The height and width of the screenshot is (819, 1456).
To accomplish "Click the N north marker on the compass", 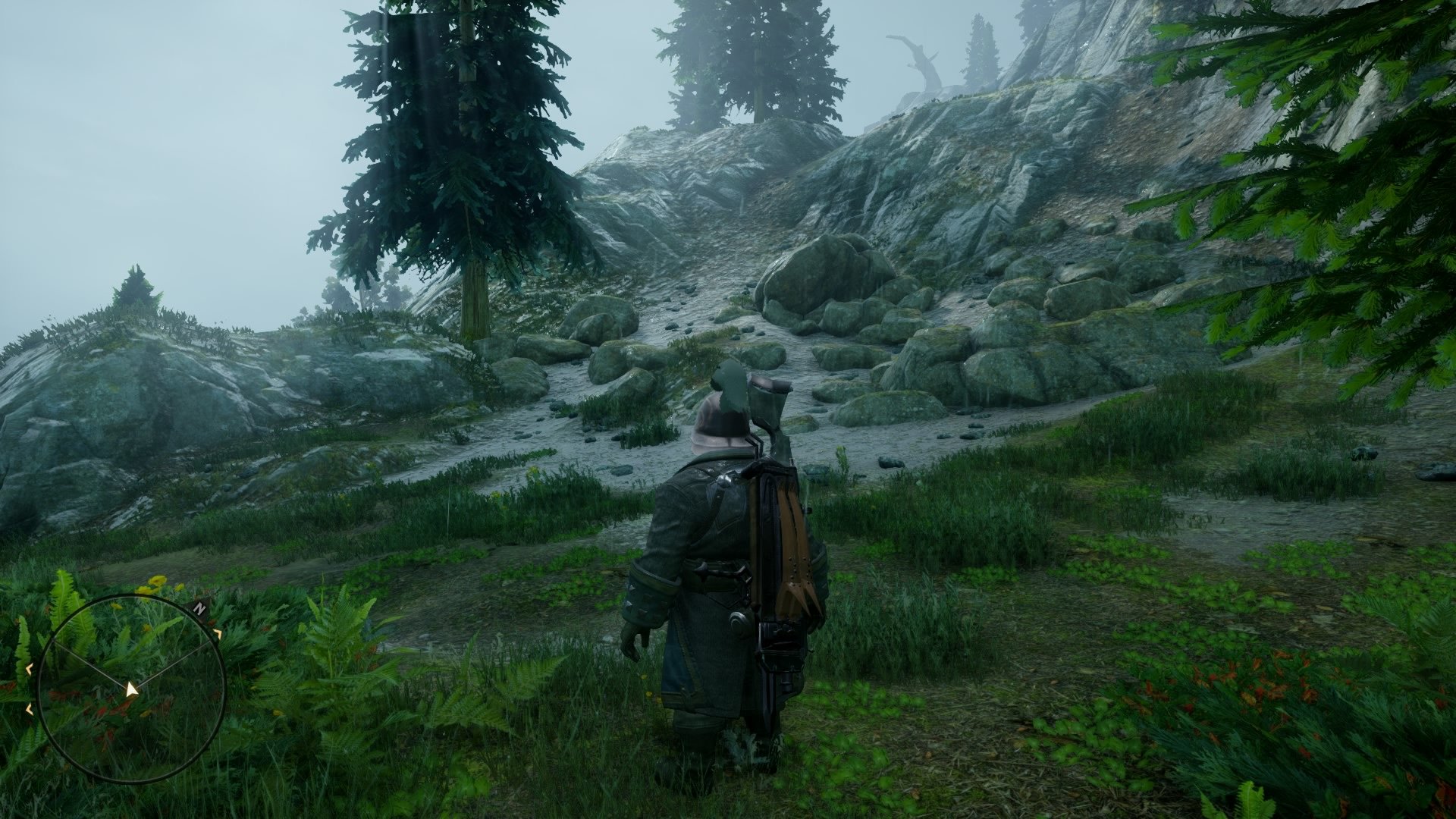I will click(x=199, y=608).
